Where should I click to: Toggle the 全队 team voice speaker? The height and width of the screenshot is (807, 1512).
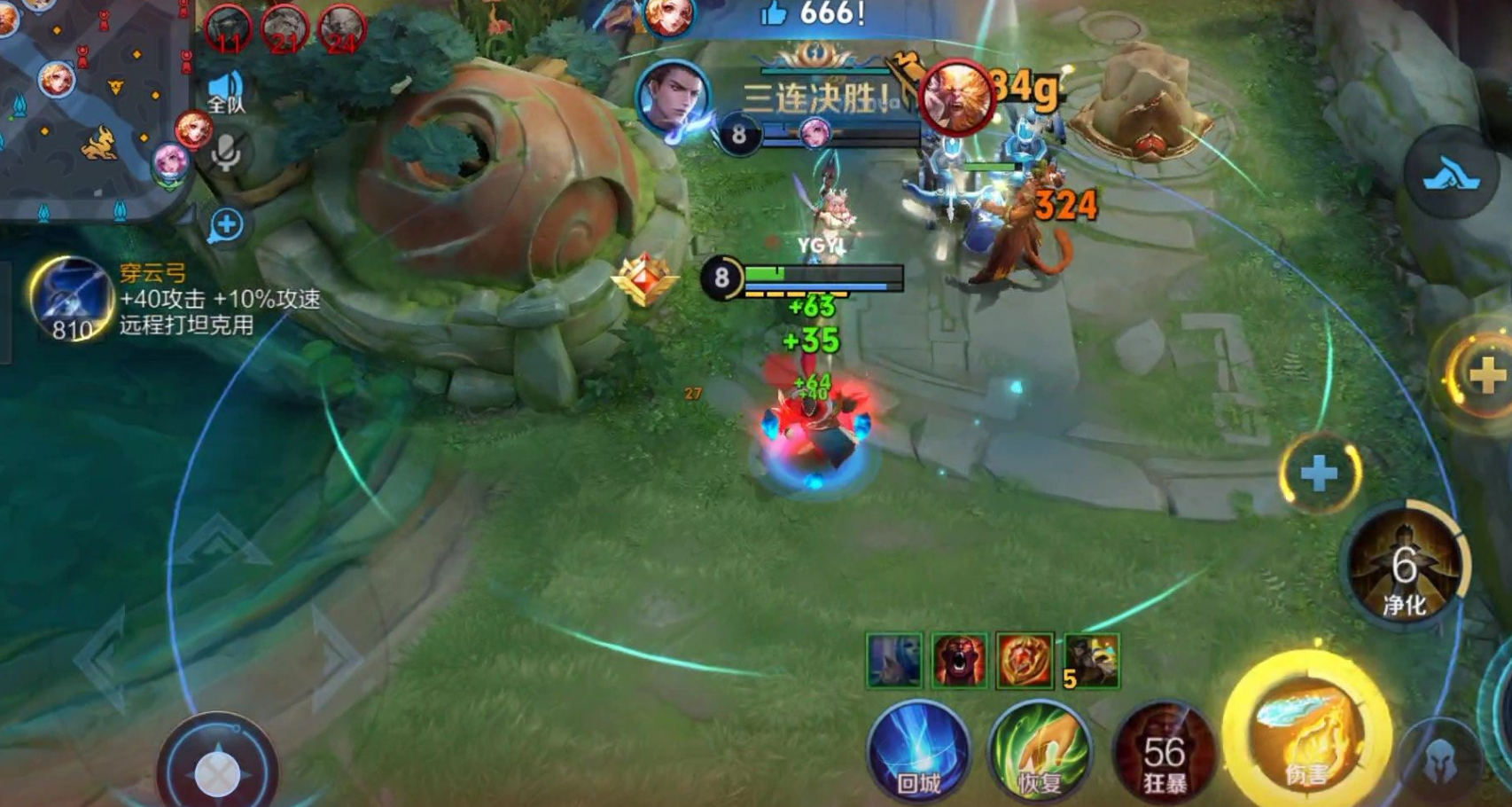[225, 92]
